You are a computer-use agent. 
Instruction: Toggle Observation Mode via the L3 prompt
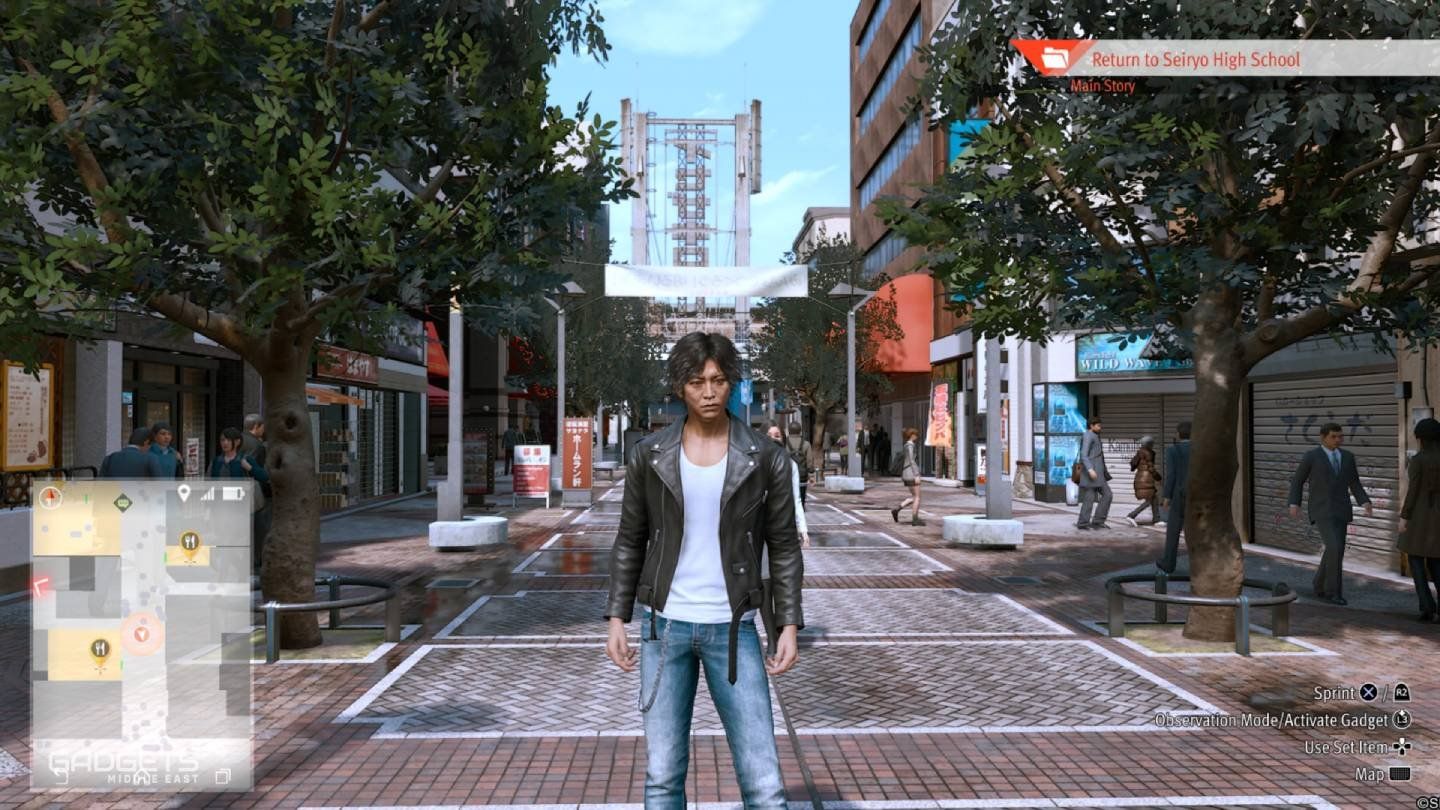pyautogui.click(x=1400, y=720)
